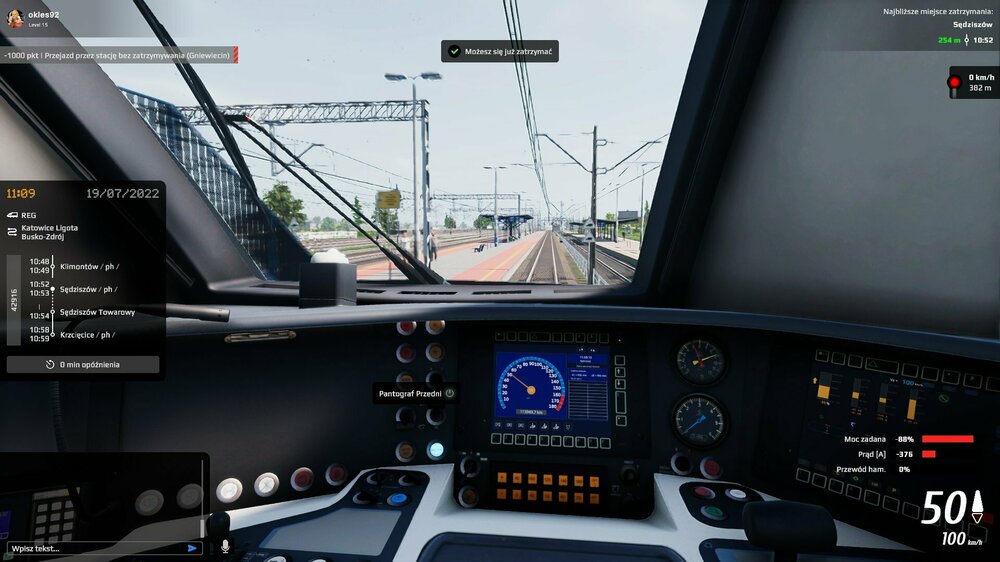Viewport: 1000px width, 562px height.
Task: Click the train number 42916 tab
Action: [x=14, y=300]
